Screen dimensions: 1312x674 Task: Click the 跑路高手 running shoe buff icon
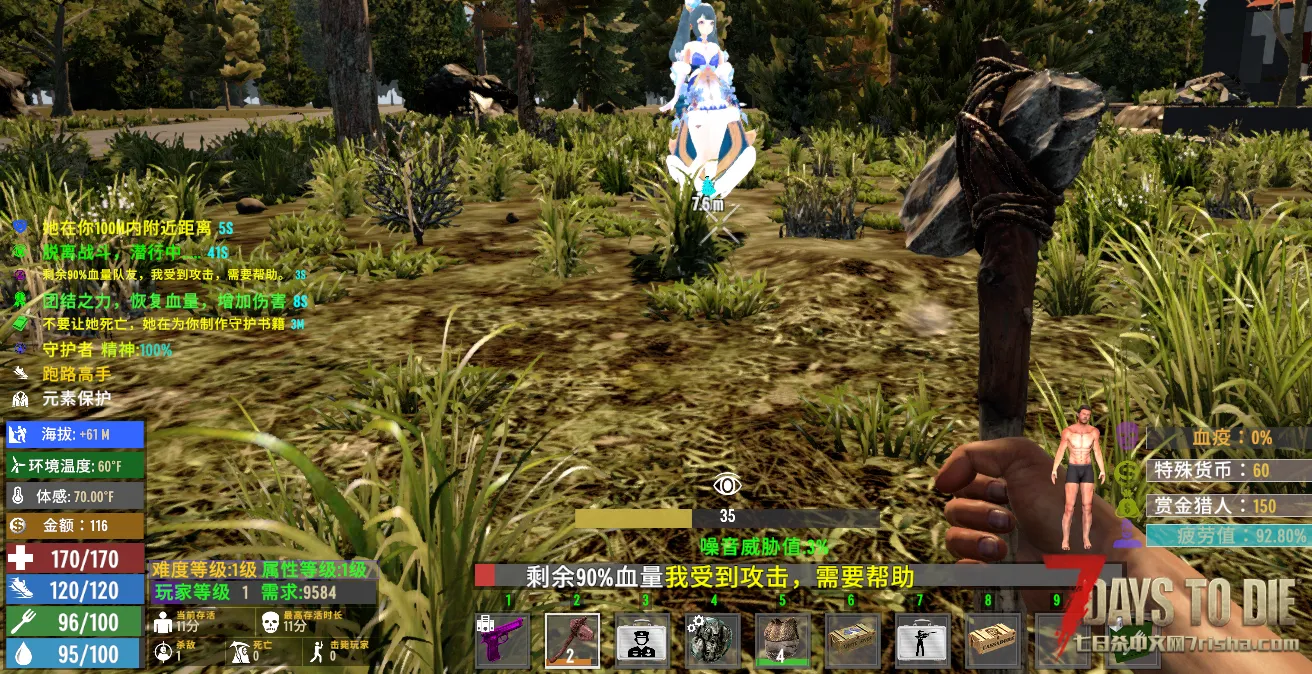pos(20,374)
